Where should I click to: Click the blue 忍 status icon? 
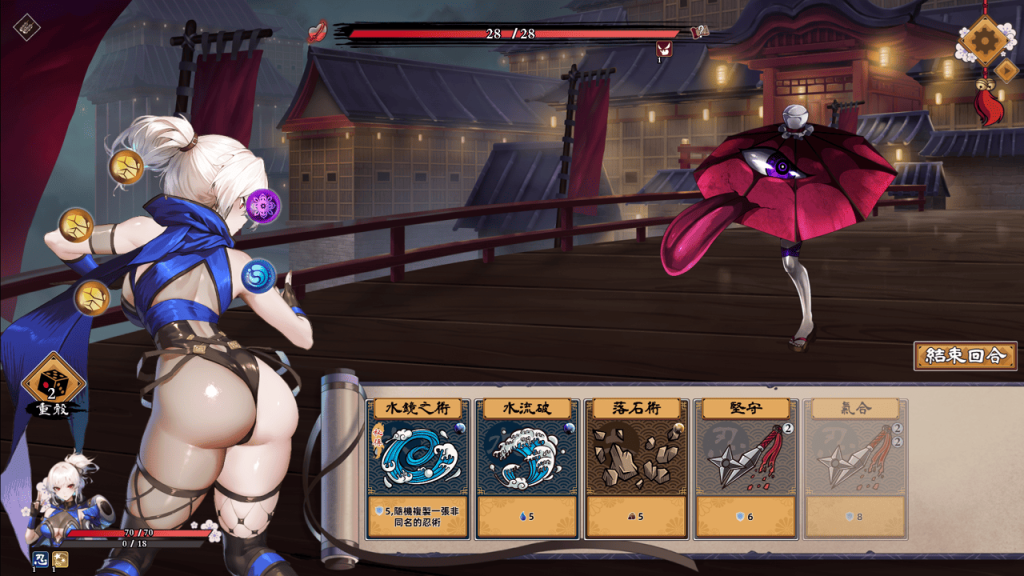click(x=42, y=559)
